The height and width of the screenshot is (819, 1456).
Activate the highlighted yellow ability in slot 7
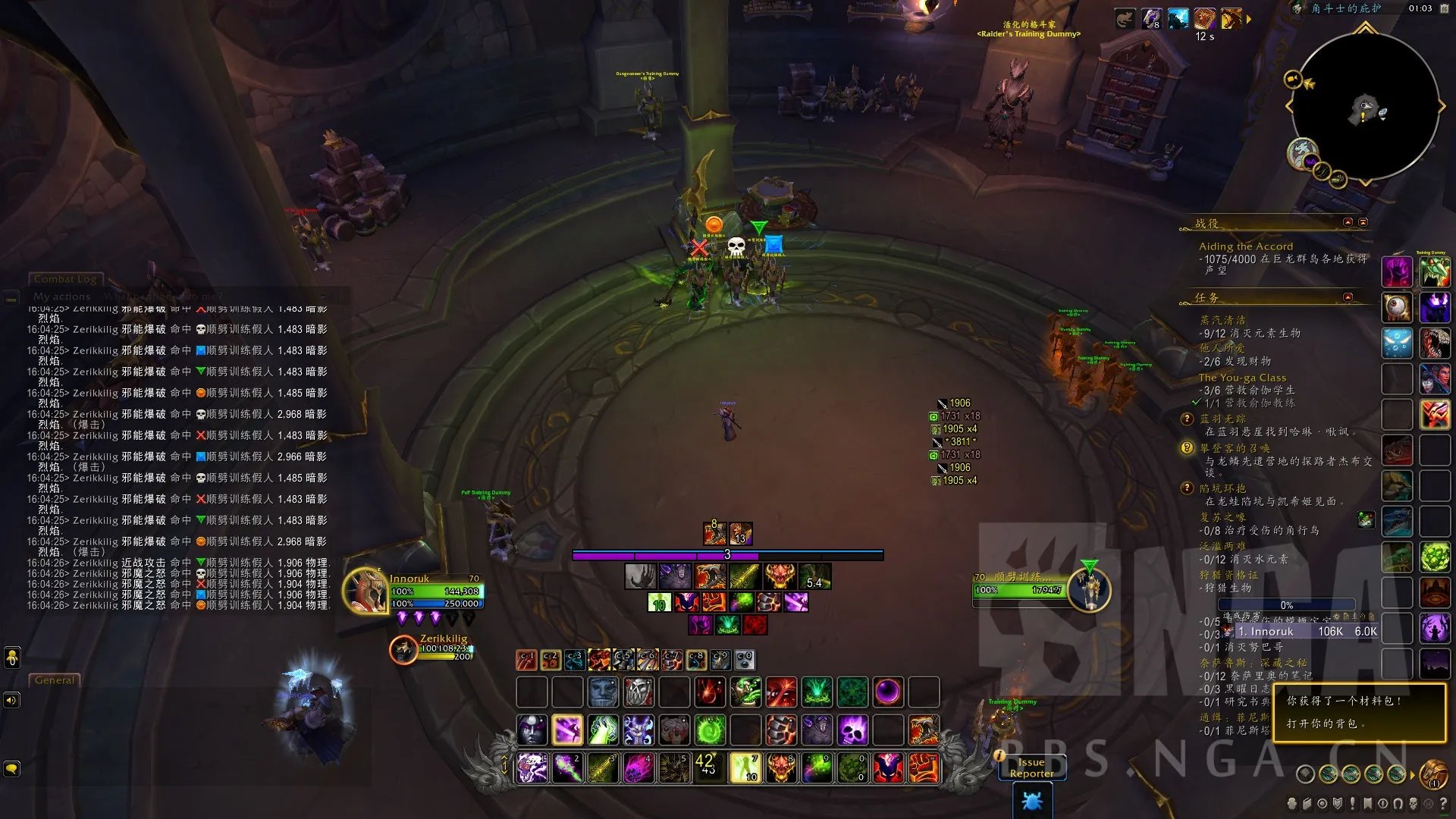[745, 767]
